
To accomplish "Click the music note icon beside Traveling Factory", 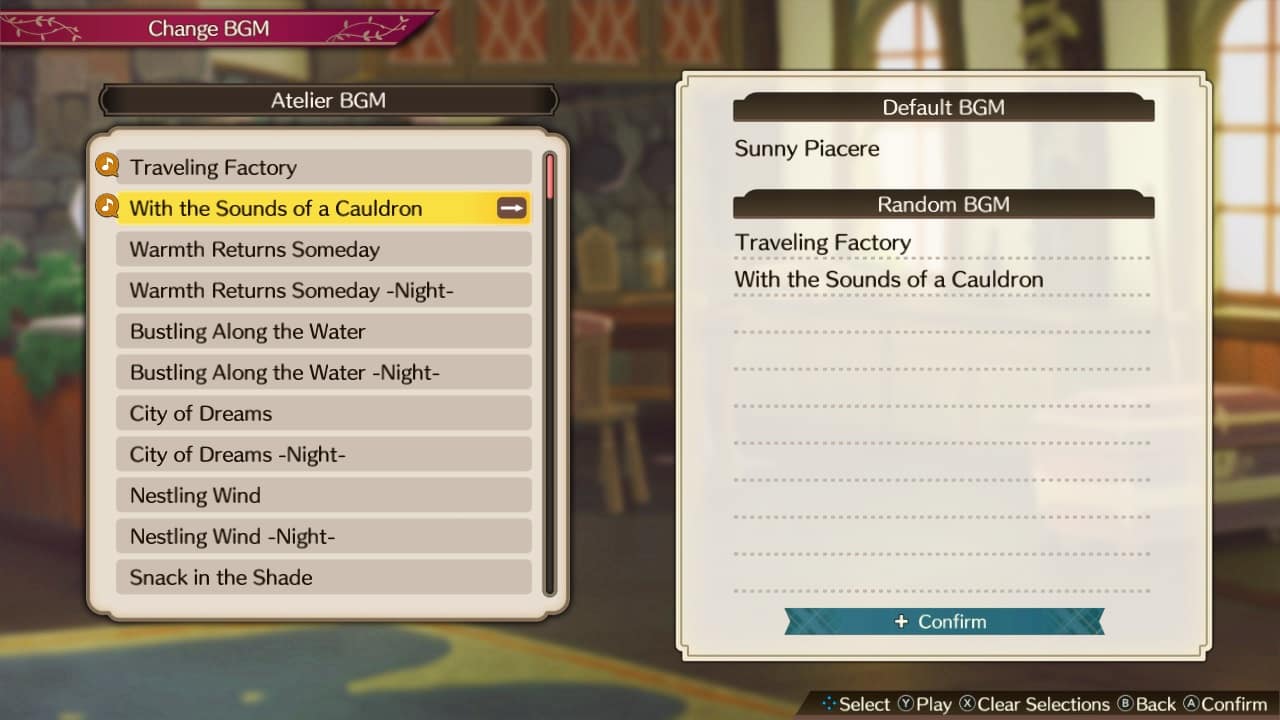I will (106, 166).
